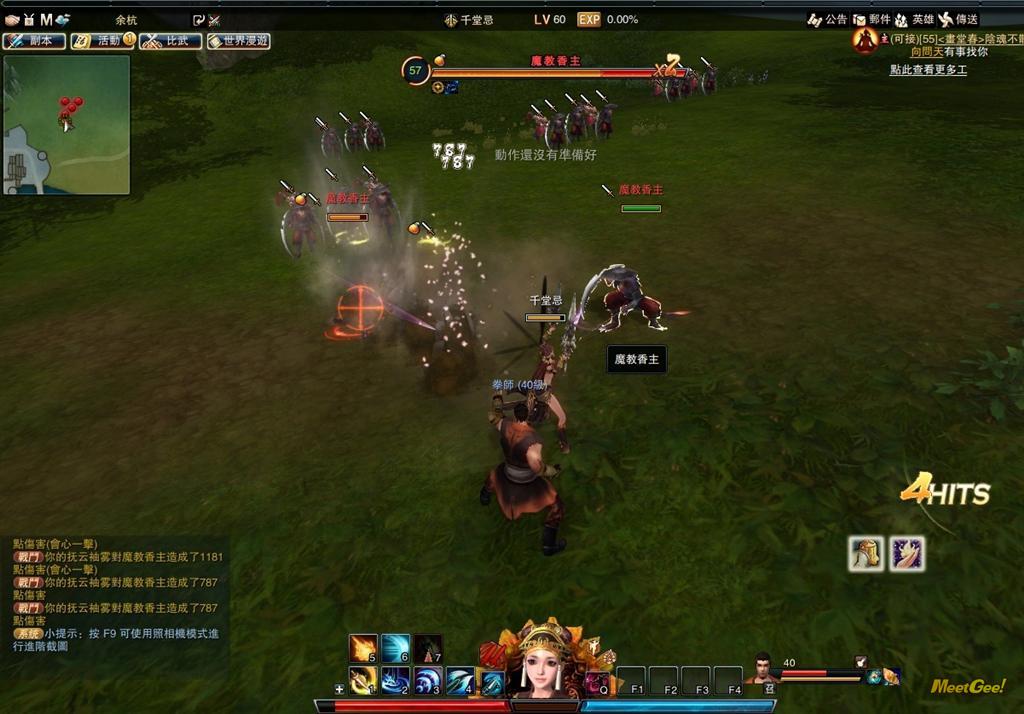This screenshot has height=714, width=1024.
Task: Open the 活動 events button
Action: 102,41
